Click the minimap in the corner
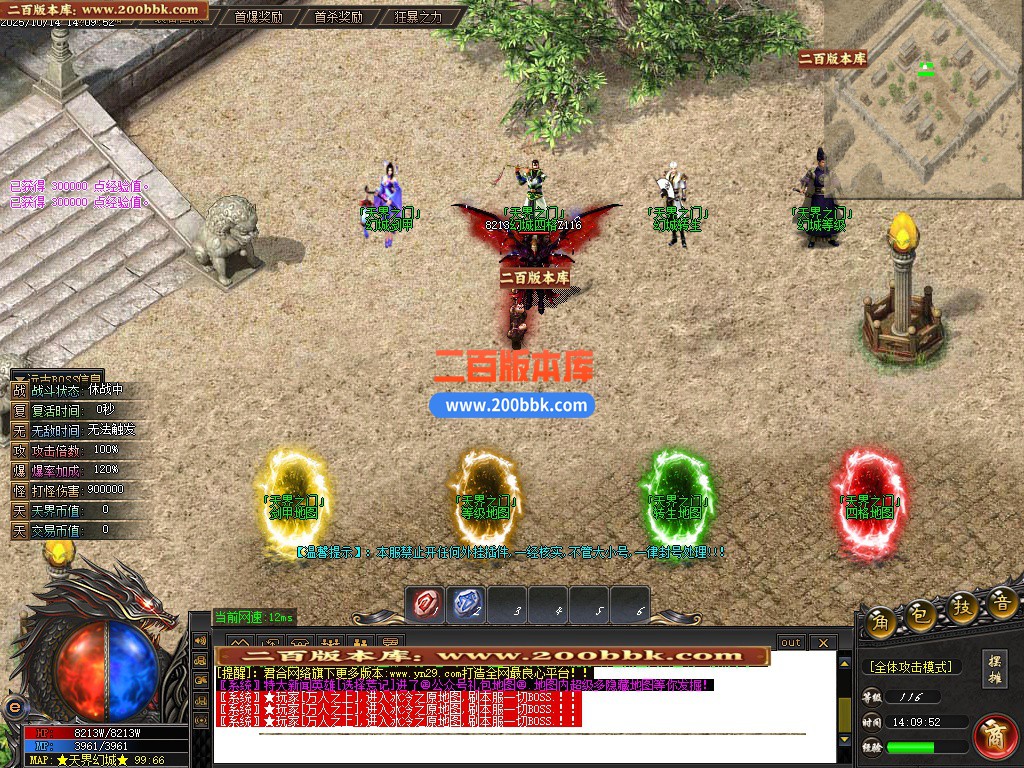Screen dimensions: 1024x768 922,98
